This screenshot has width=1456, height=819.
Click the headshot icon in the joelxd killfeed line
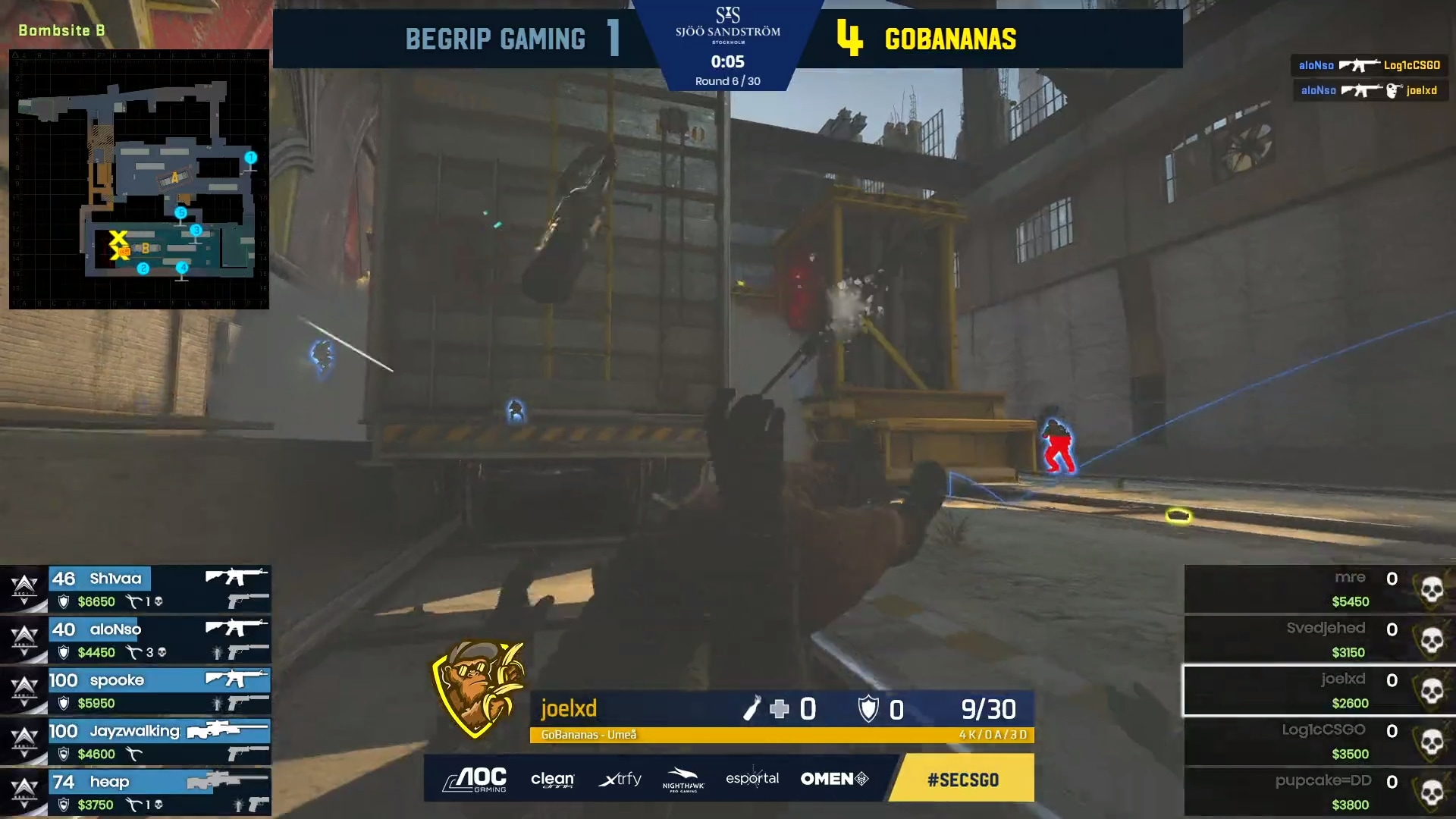[x=1393, y=90]
